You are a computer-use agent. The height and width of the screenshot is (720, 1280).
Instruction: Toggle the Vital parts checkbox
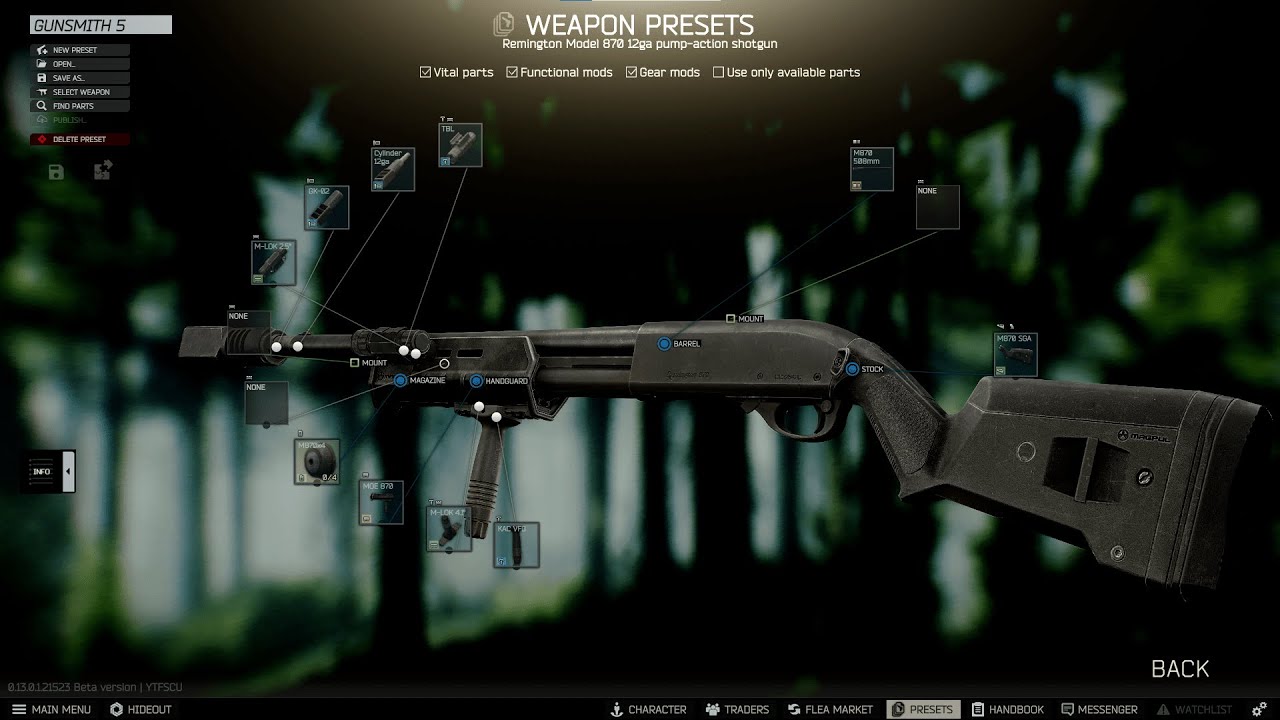coord(426,72)
